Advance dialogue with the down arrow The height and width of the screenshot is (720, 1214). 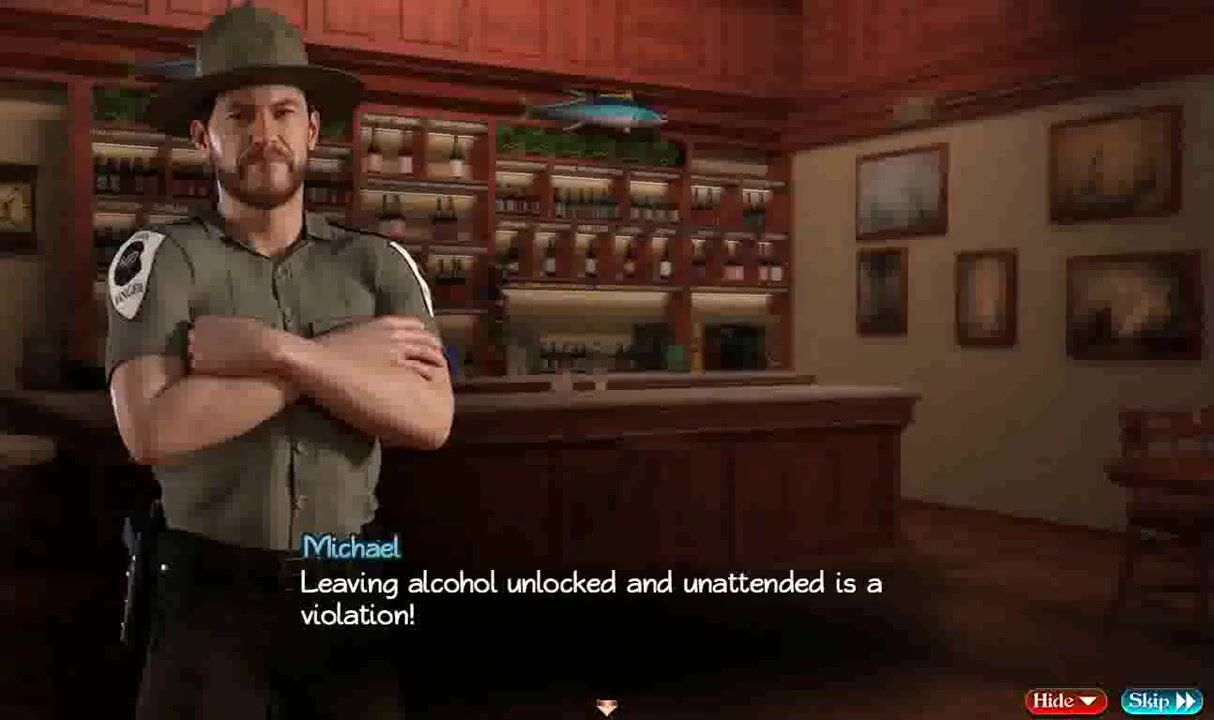(x=606, y=708)
